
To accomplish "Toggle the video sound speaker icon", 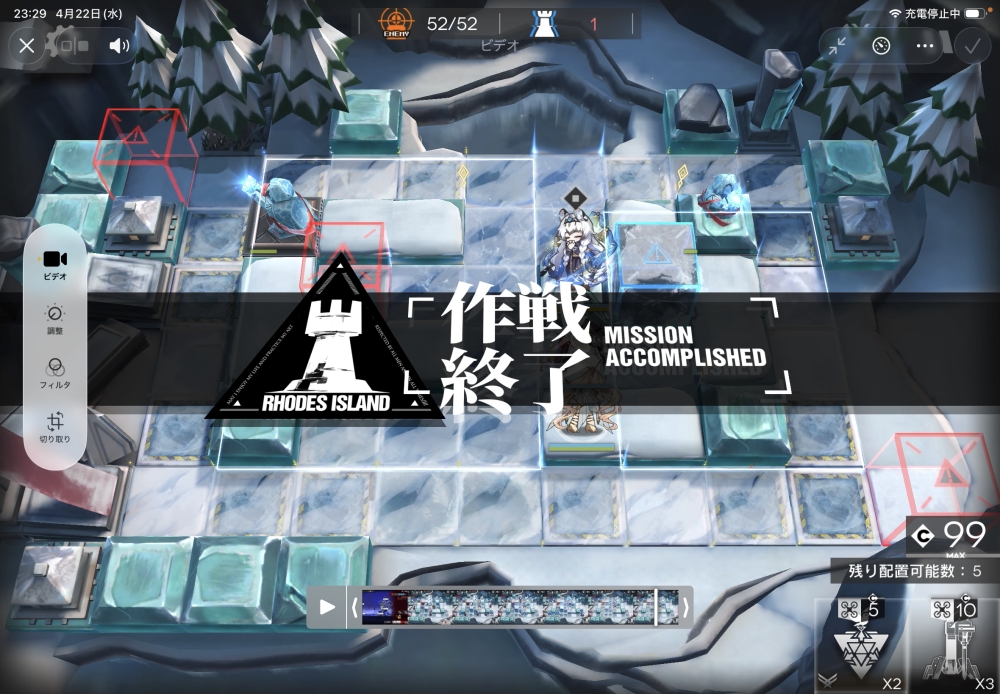I will coord(119,45).
